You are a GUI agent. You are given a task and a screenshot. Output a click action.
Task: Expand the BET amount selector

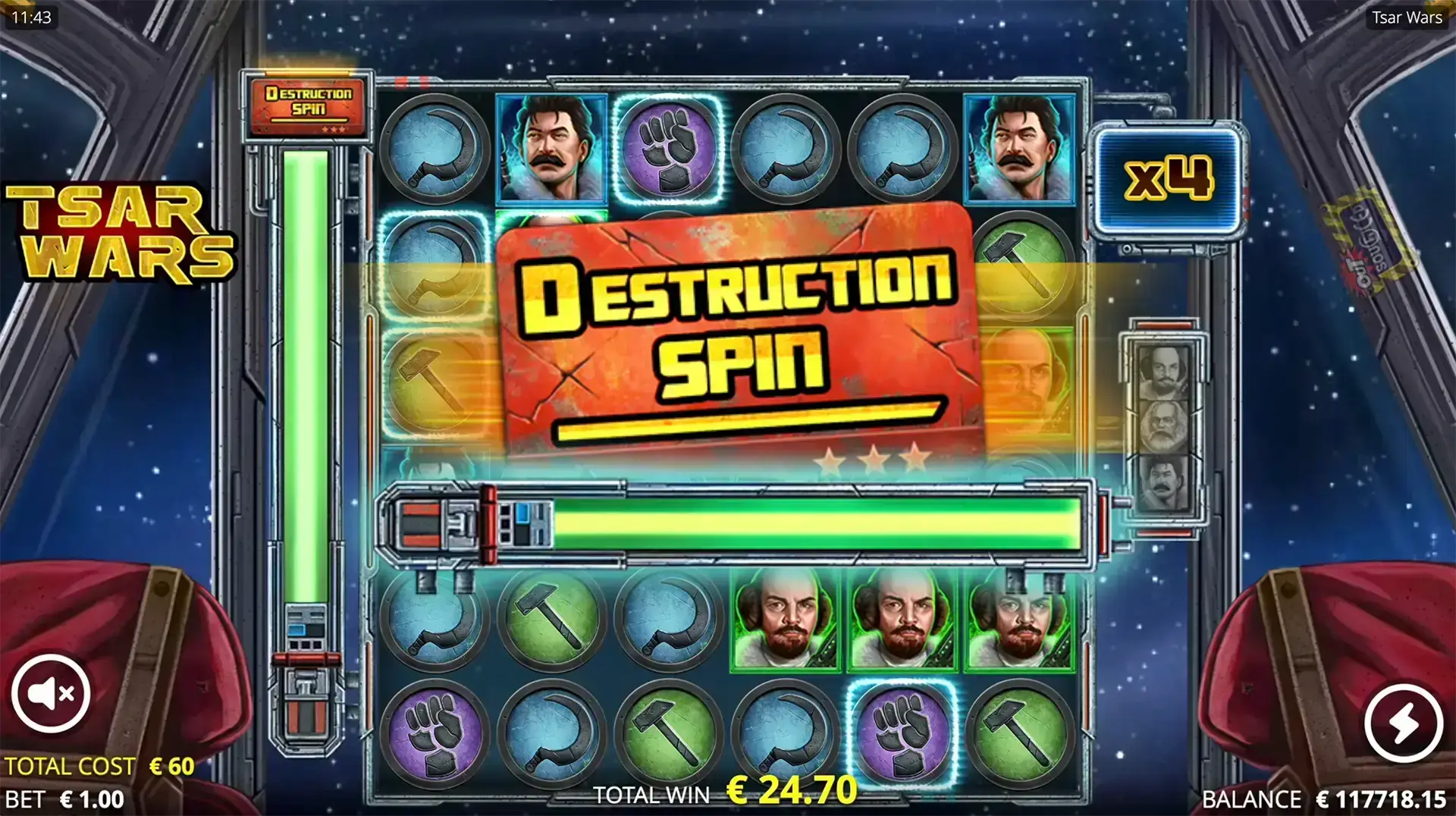[x=63, y=799]
